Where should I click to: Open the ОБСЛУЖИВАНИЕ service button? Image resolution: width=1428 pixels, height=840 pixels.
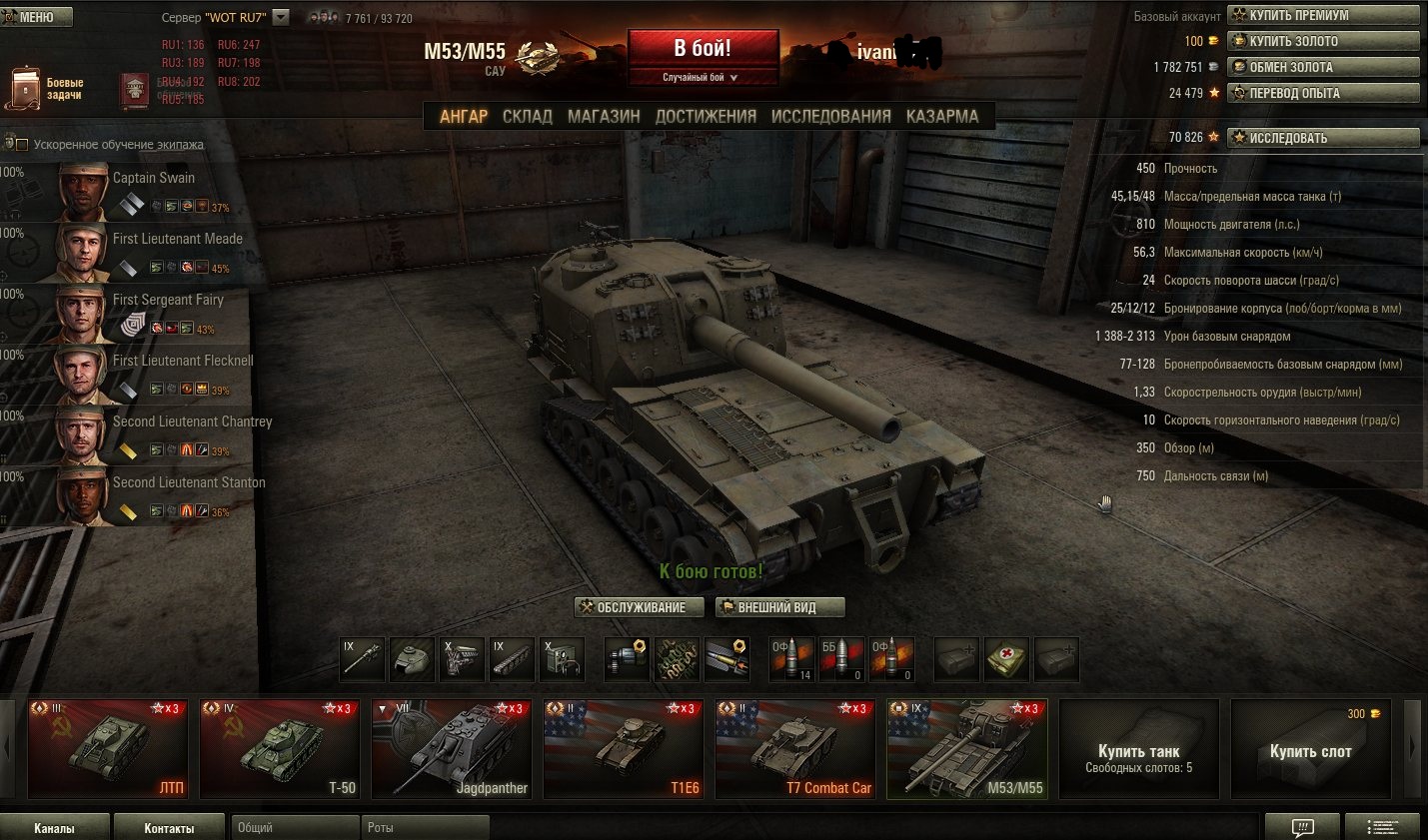click(640, 607)
